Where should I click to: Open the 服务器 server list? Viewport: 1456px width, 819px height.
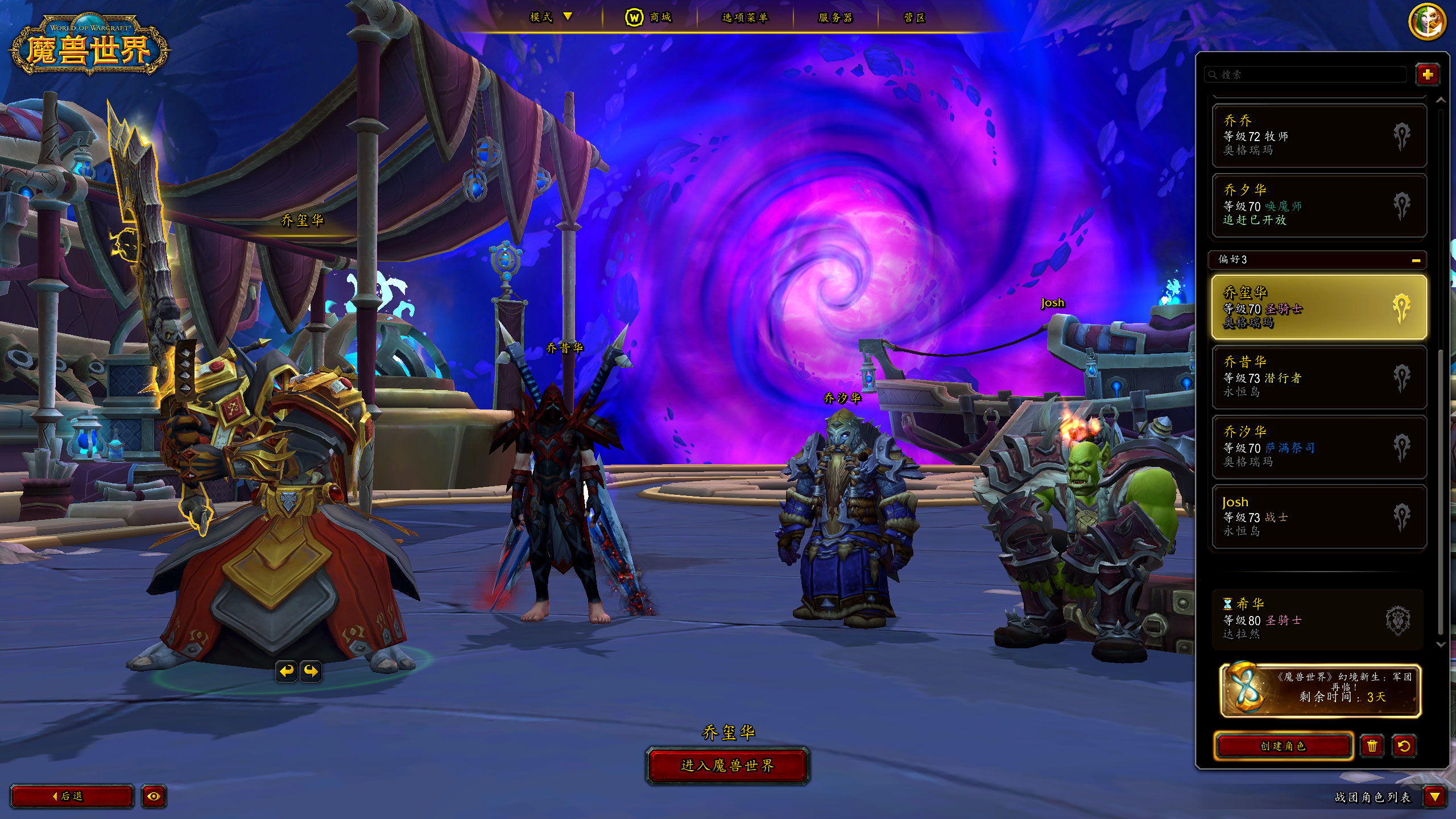(835, 18)
